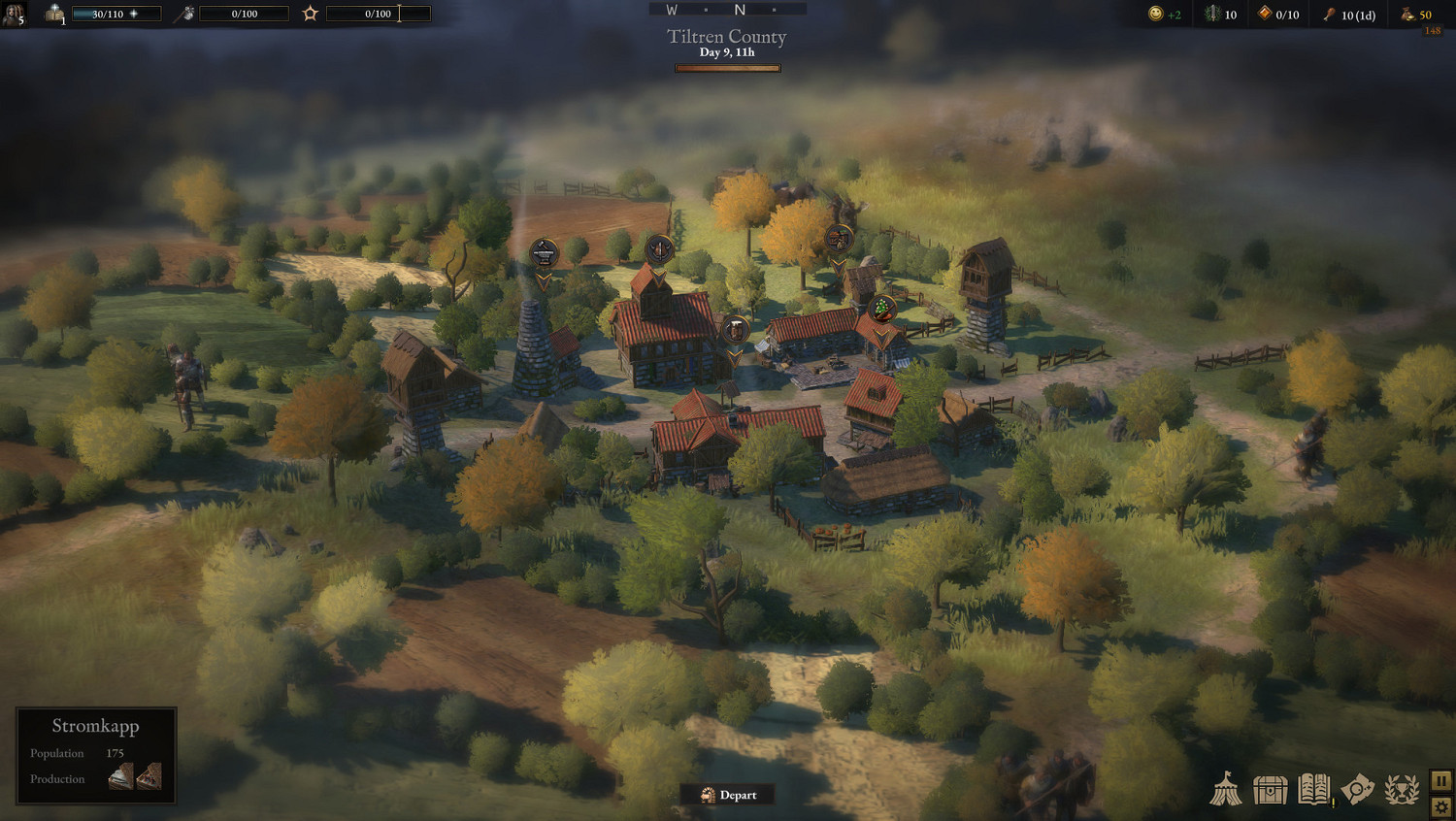The width and height of the screenshot is (1456, 821).
Task: Click the Day 9 time progress bar
Action: coord(728,68)
